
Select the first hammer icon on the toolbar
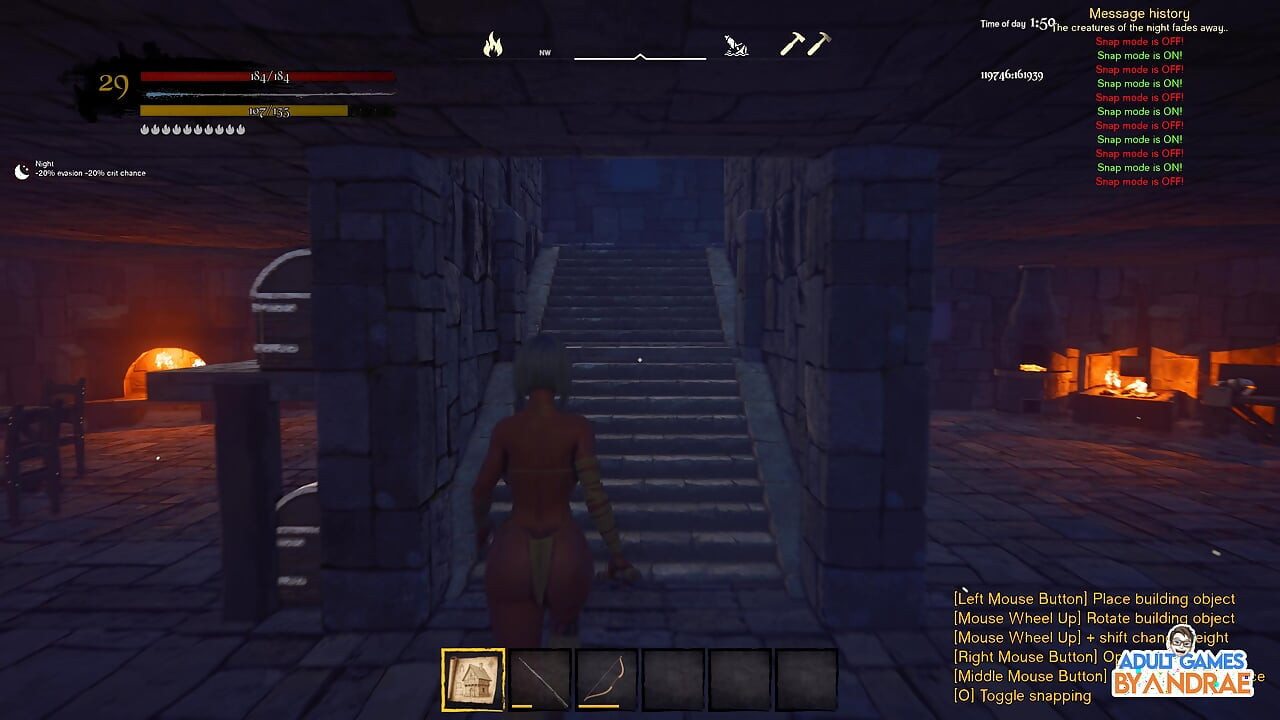(793, 45)
